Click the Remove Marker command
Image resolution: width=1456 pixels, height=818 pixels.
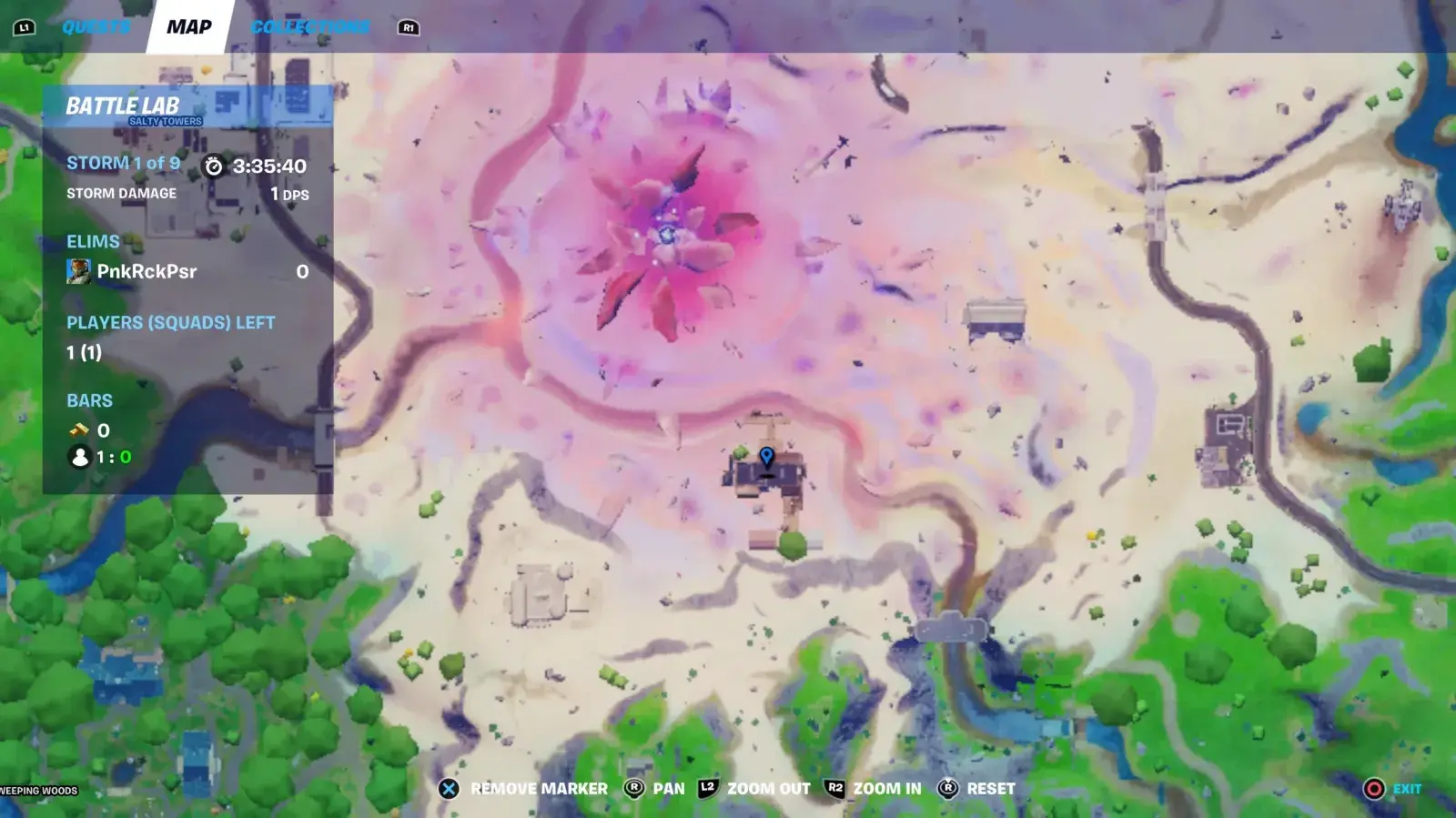pyautogui.click(x=537, y=789)
